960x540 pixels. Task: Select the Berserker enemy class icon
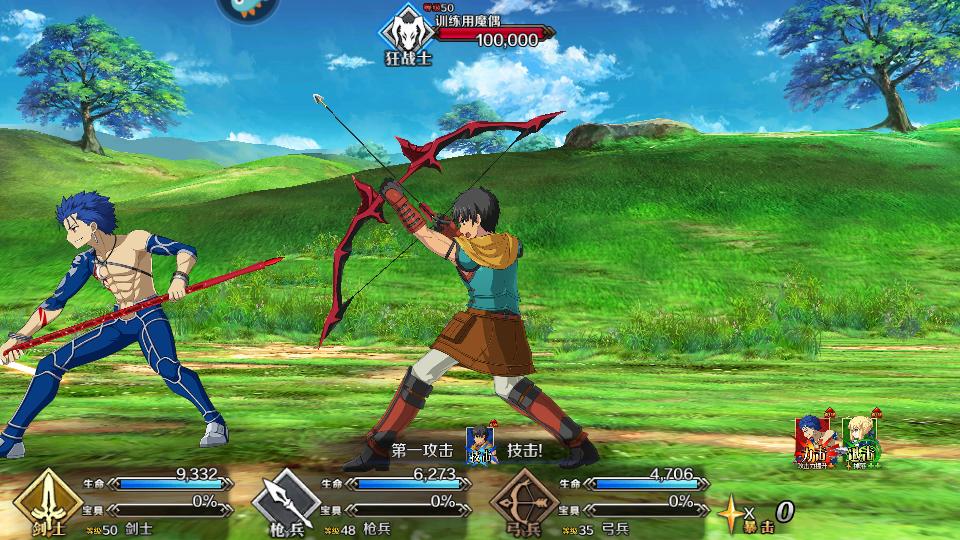404,31
